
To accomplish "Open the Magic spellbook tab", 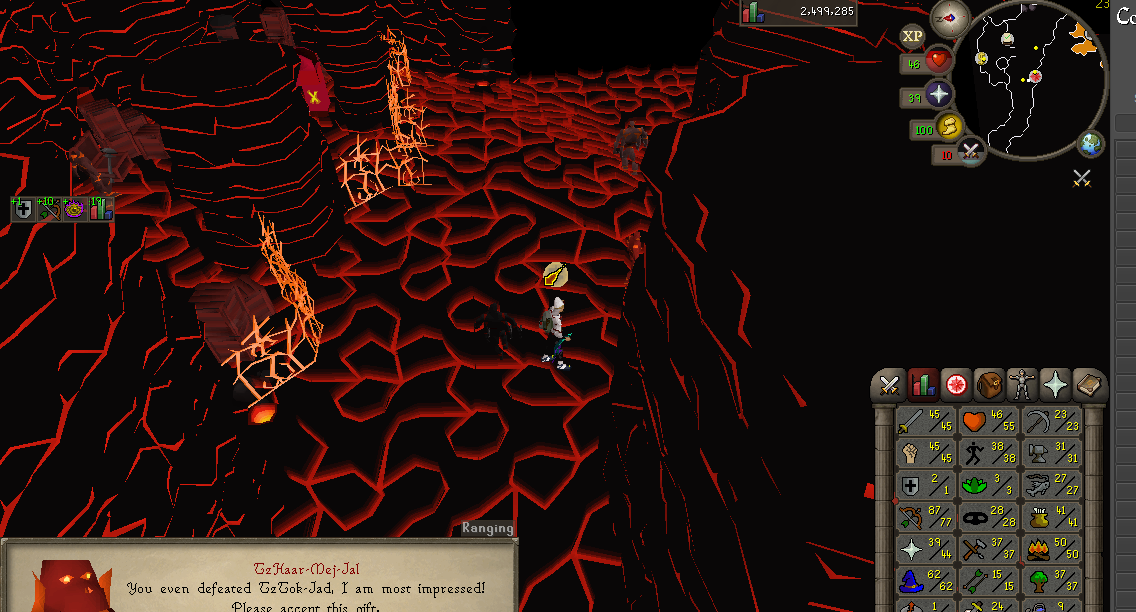I will click(1088, 385).
